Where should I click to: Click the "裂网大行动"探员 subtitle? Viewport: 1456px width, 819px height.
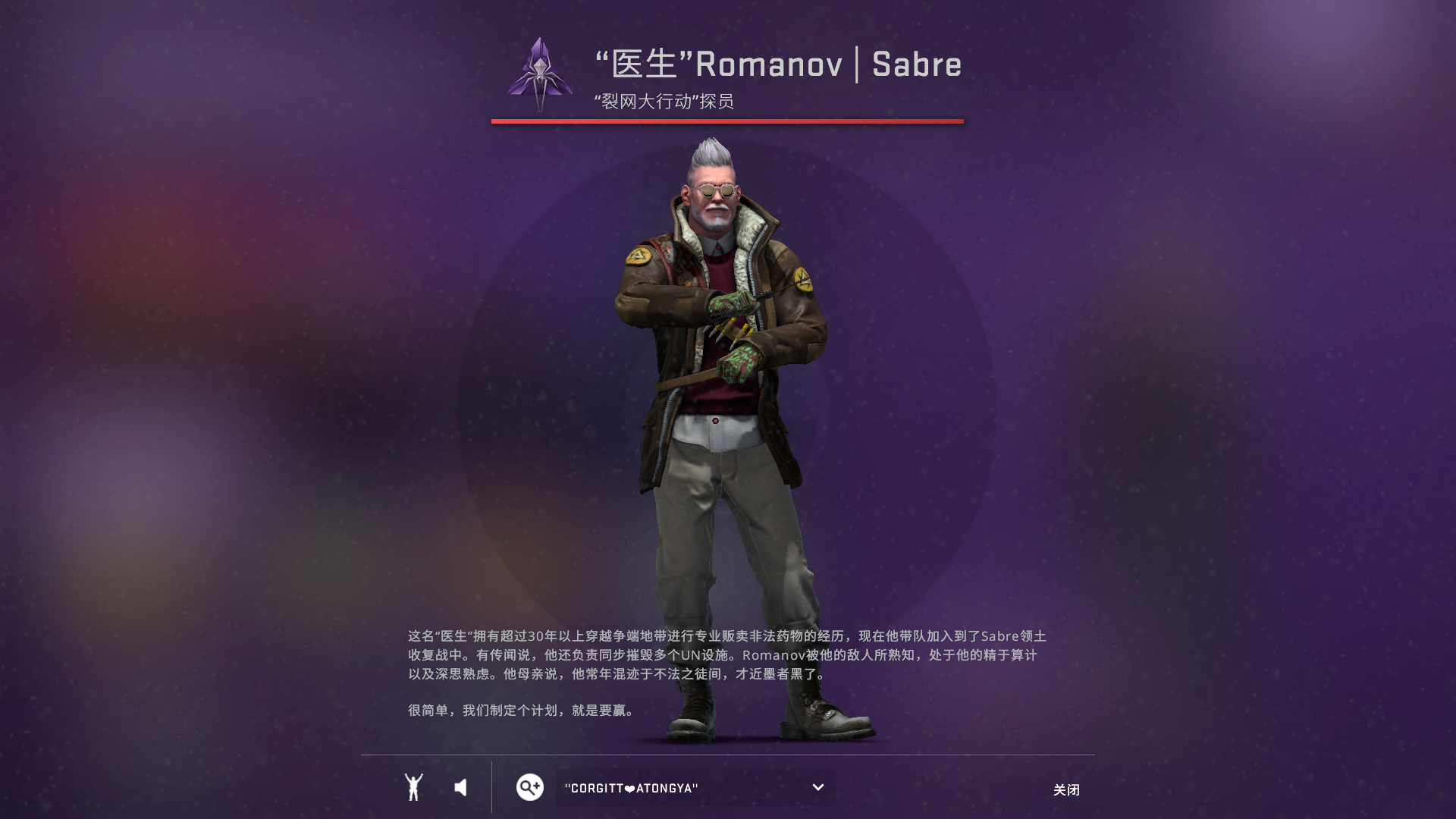[664, 102]
